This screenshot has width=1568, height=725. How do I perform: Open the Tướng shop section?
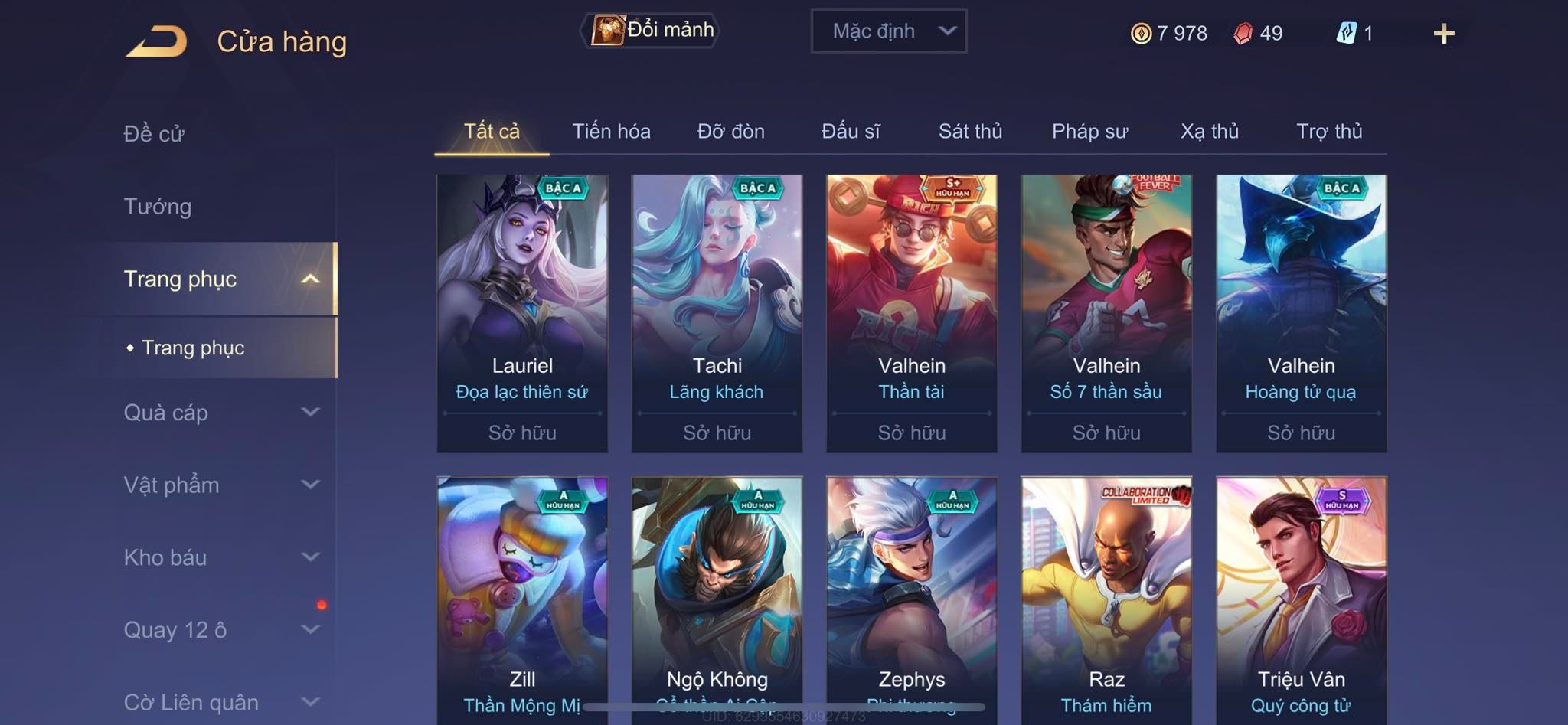[158, 207]
